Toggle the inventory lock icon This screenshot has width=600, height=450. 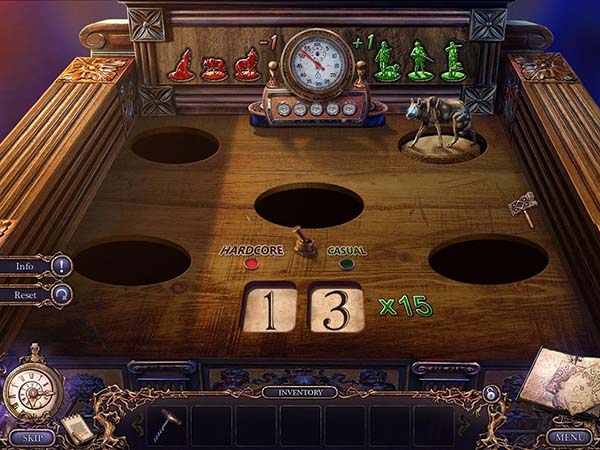point(491,394)
